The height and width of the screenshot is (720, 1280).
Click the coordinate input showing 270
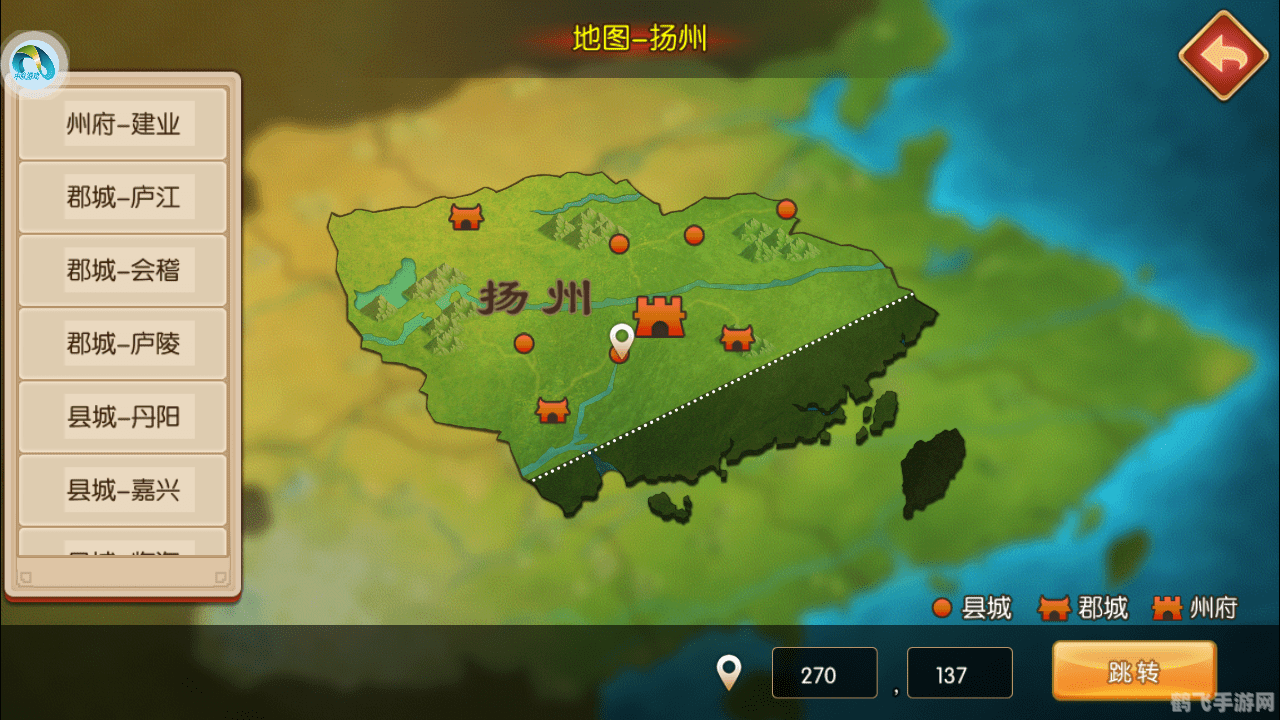click(x=824, y=672)
